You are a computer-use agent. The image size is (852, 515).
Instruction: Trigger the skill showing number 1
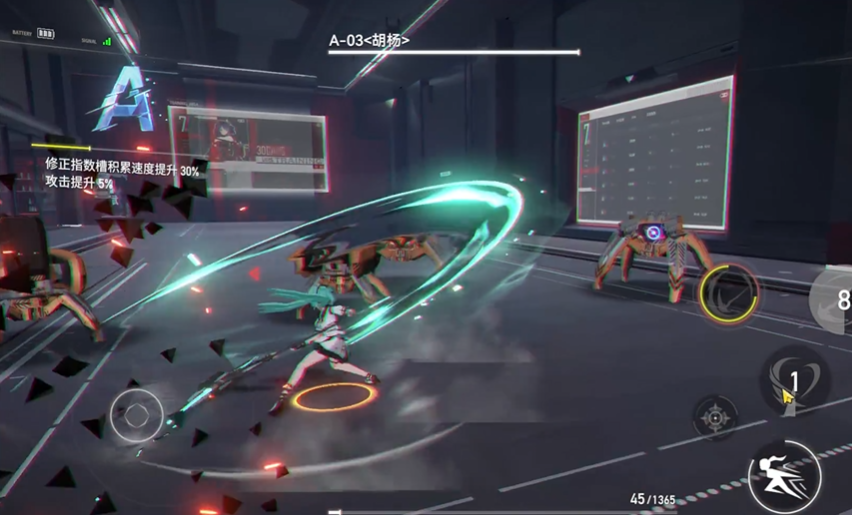coord(792,379)
